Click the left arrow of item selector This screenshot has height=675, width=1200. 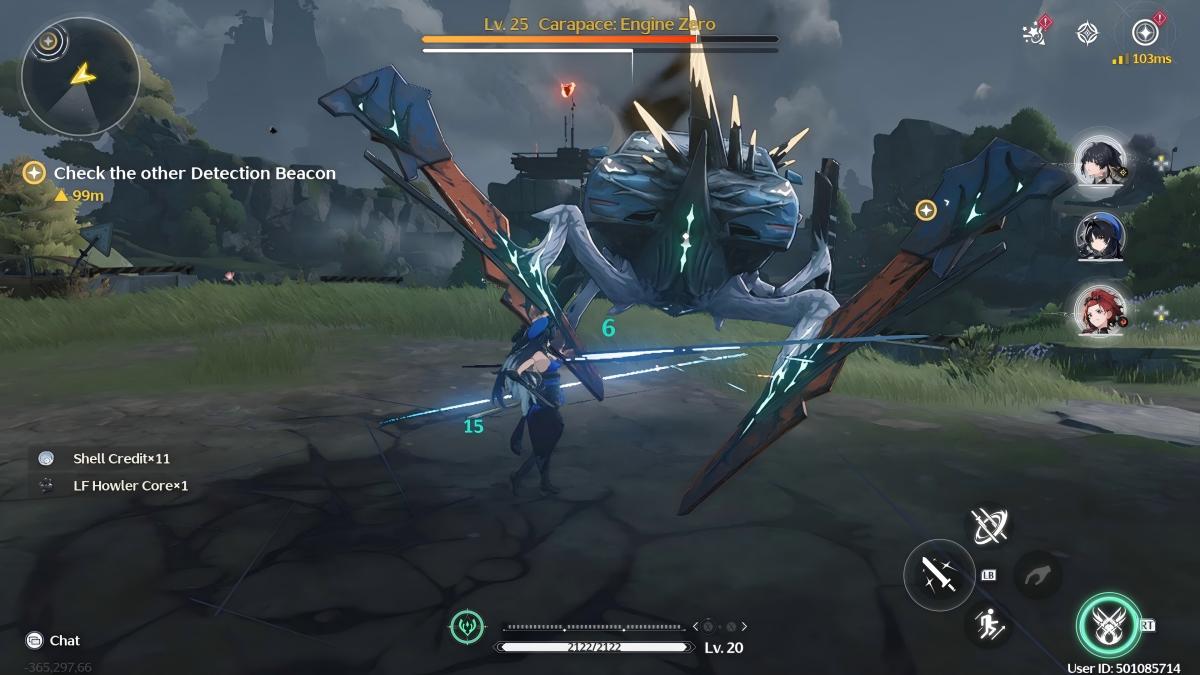(x=695, y=627)
